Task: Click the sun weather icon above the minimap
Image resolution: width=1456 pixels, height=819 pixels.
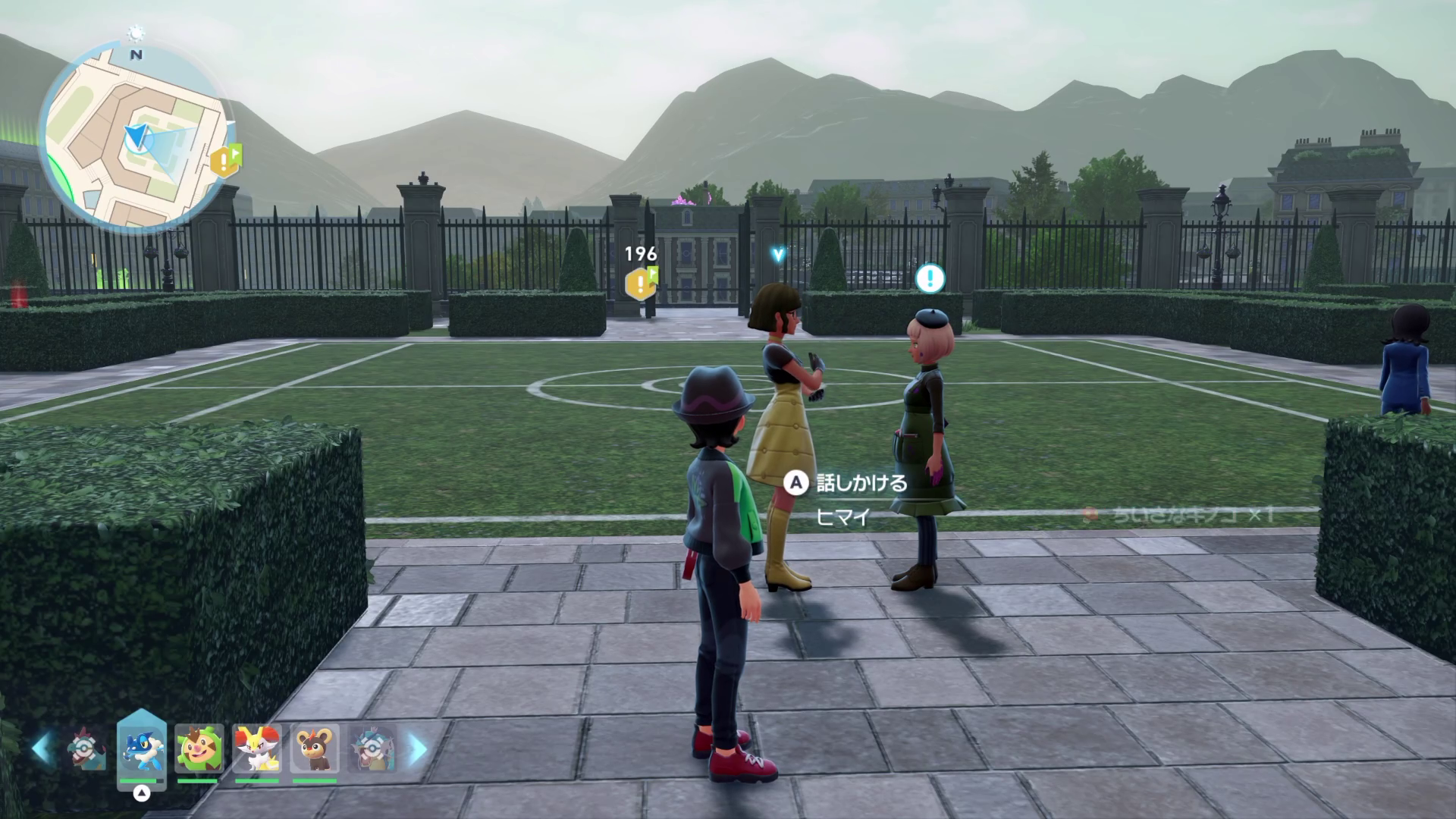Action: (136, 33)
